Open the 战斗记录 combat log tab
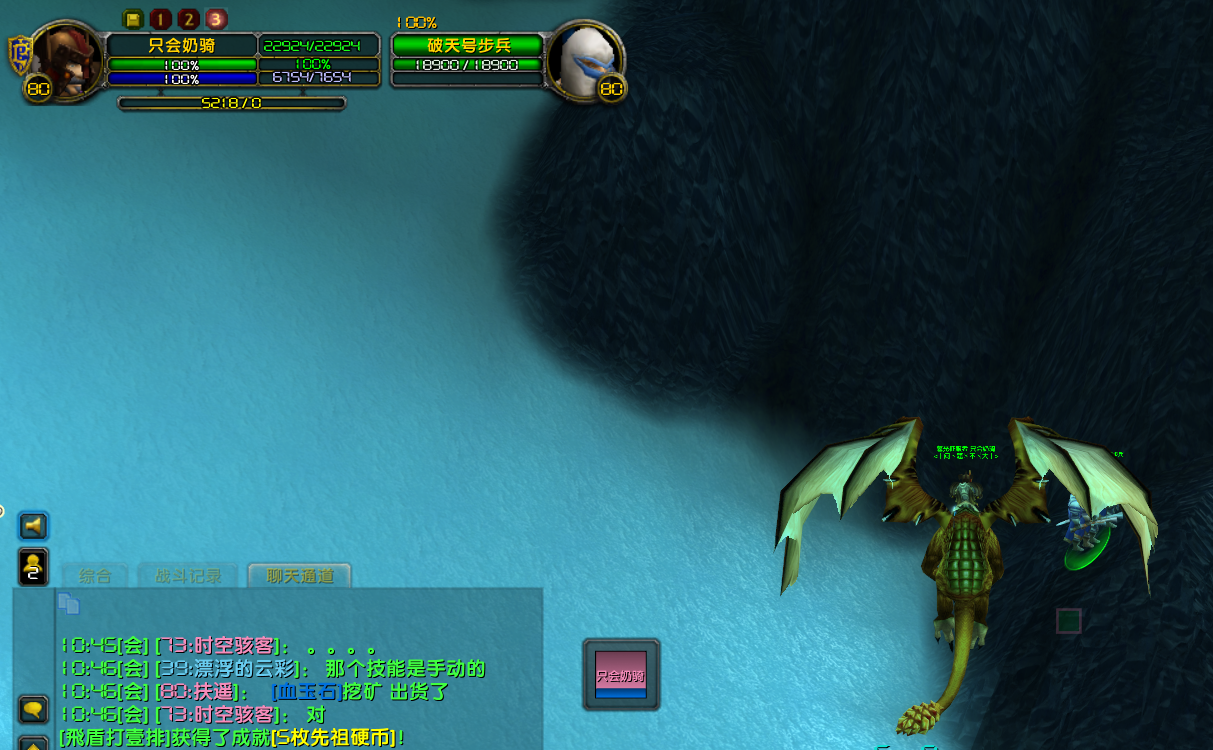This screenshot has width=1213, height=750. 188,576
